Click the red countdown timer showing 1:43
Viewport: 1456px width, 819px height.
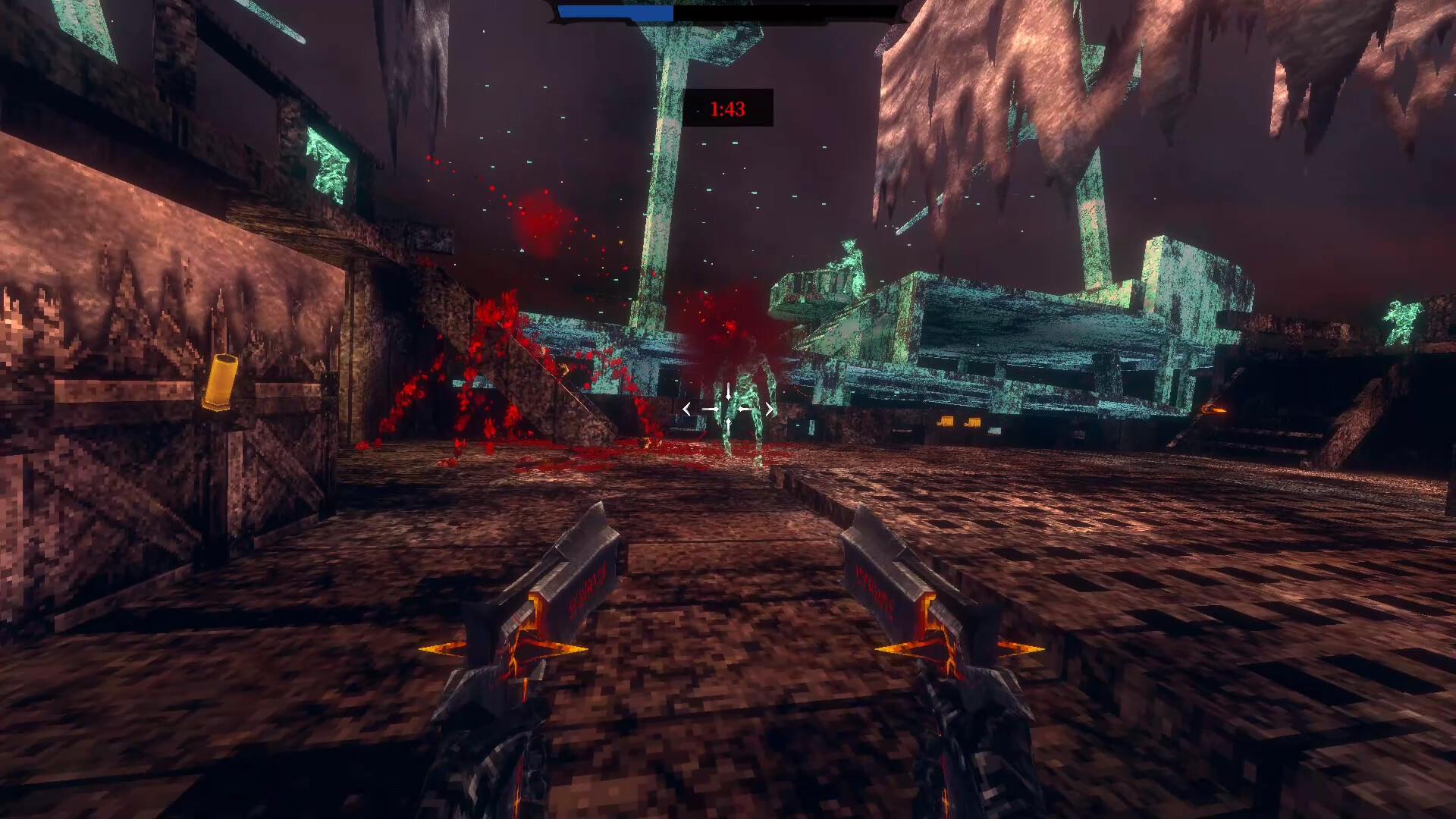[727, 109]
